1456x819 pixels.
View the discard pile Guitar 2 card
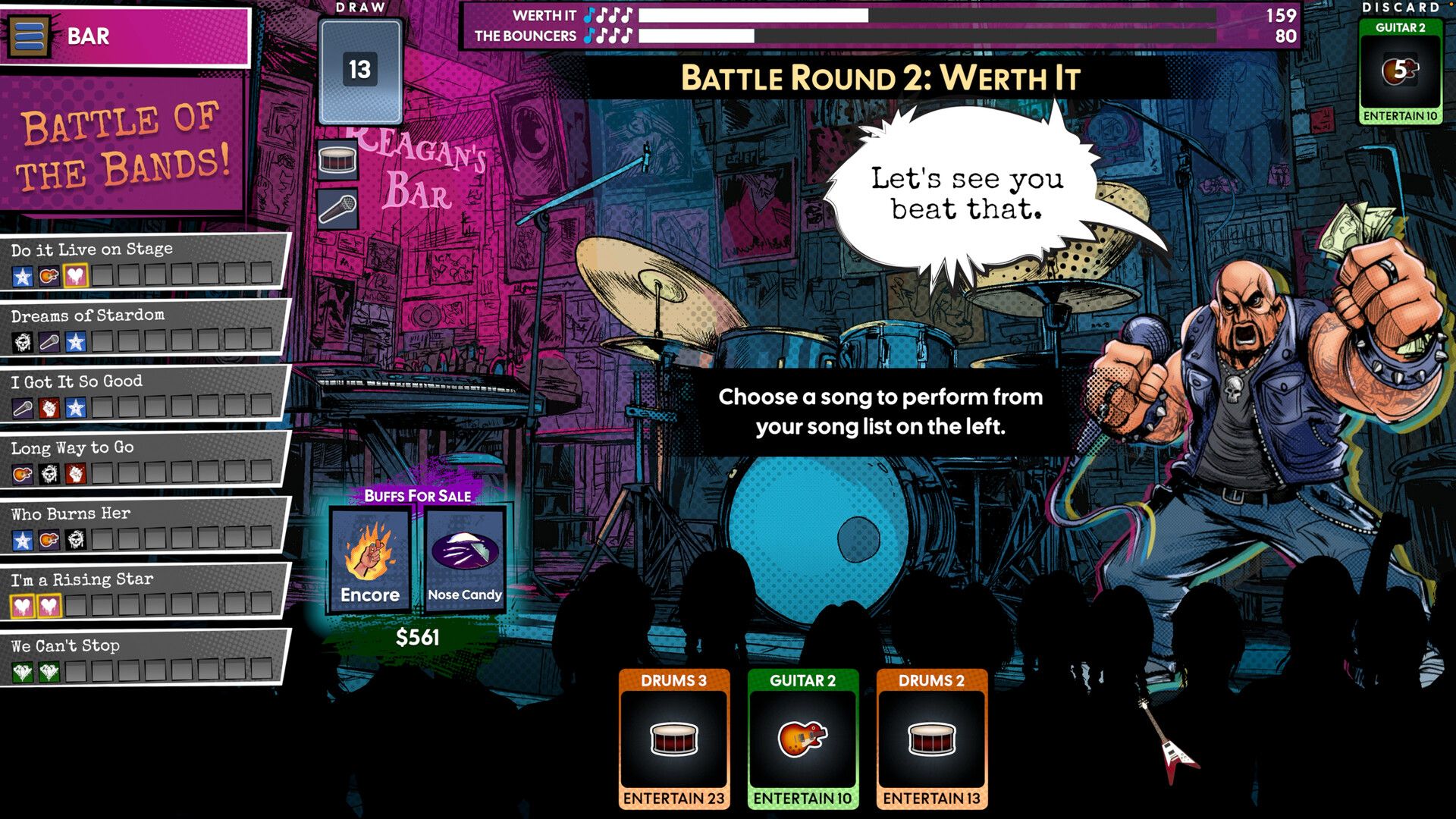1400,71
